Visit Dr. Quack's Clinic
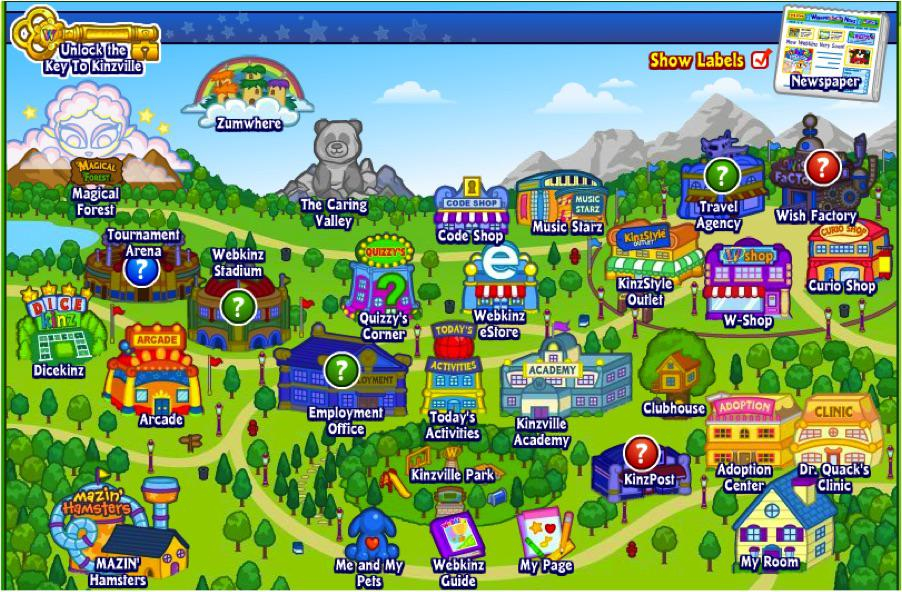The image size is (902, 592). pyautogui.click(x=835, y=432)
